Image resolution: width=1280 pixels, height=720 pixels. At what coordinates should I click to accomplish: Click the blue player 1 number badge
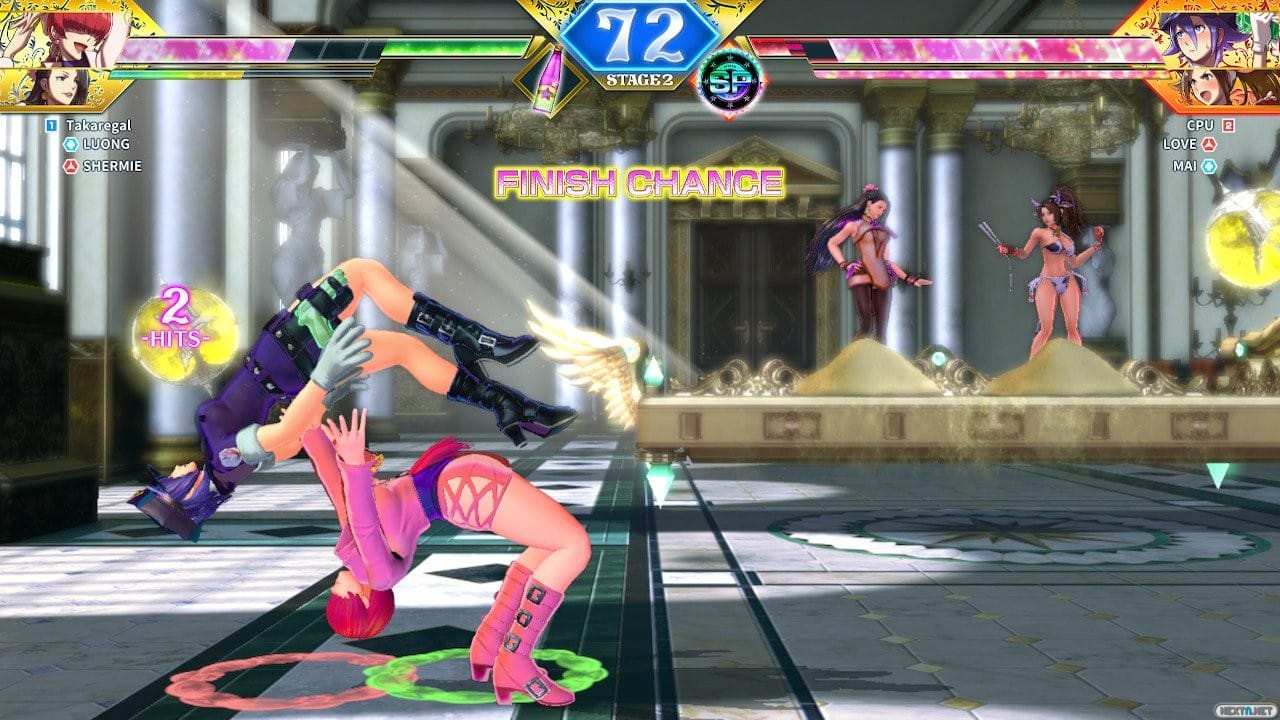coord(50,124)
